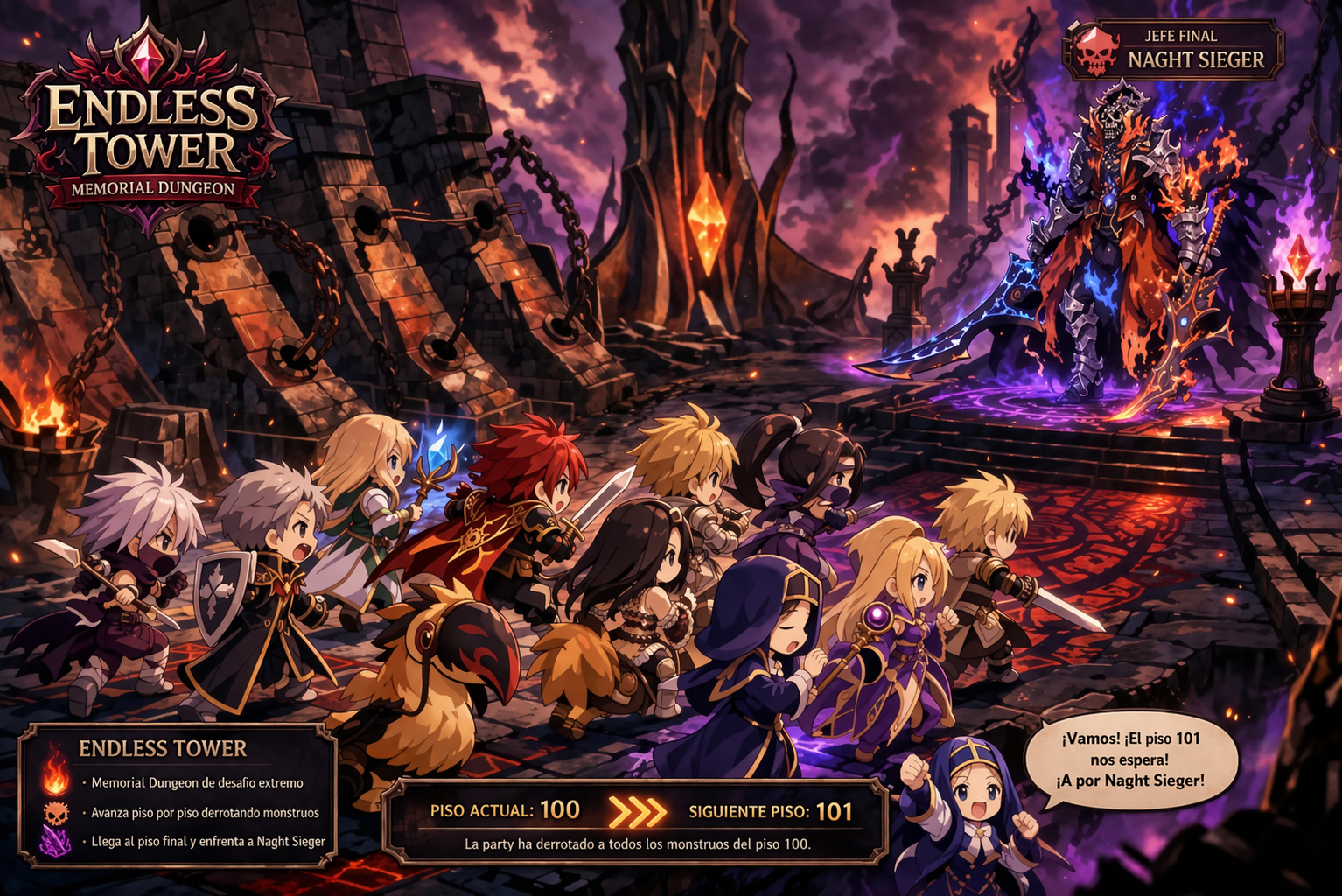The image size is (1342, 896).
Task: Click the Siguiente Piso 101 label
Action: tap(770, 811)
